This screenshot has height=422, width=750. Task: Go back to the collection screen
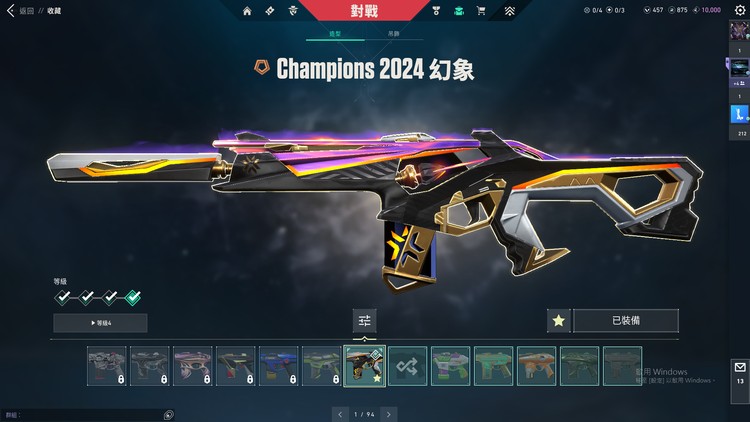click(x=18, y=10)
